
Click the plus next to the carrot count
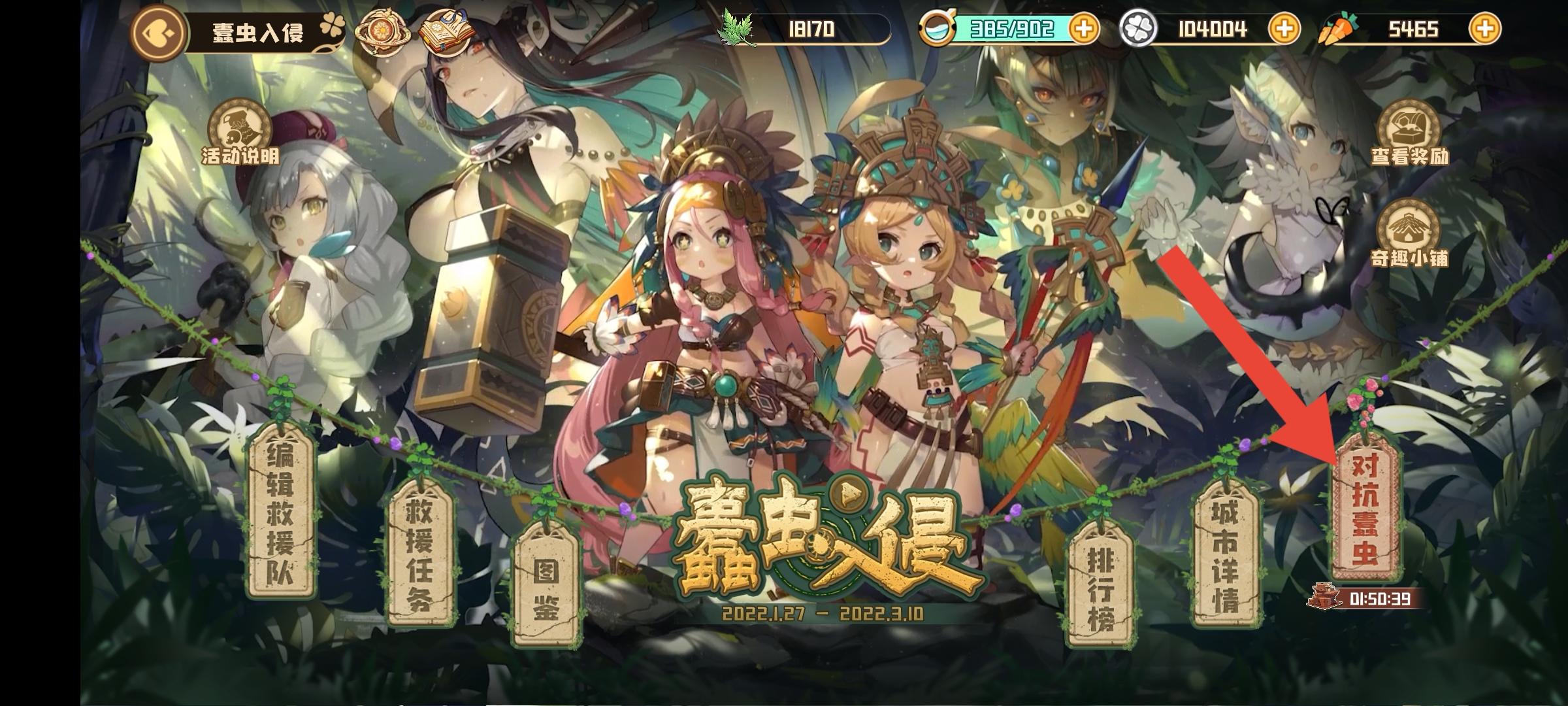coord(1486,29)
